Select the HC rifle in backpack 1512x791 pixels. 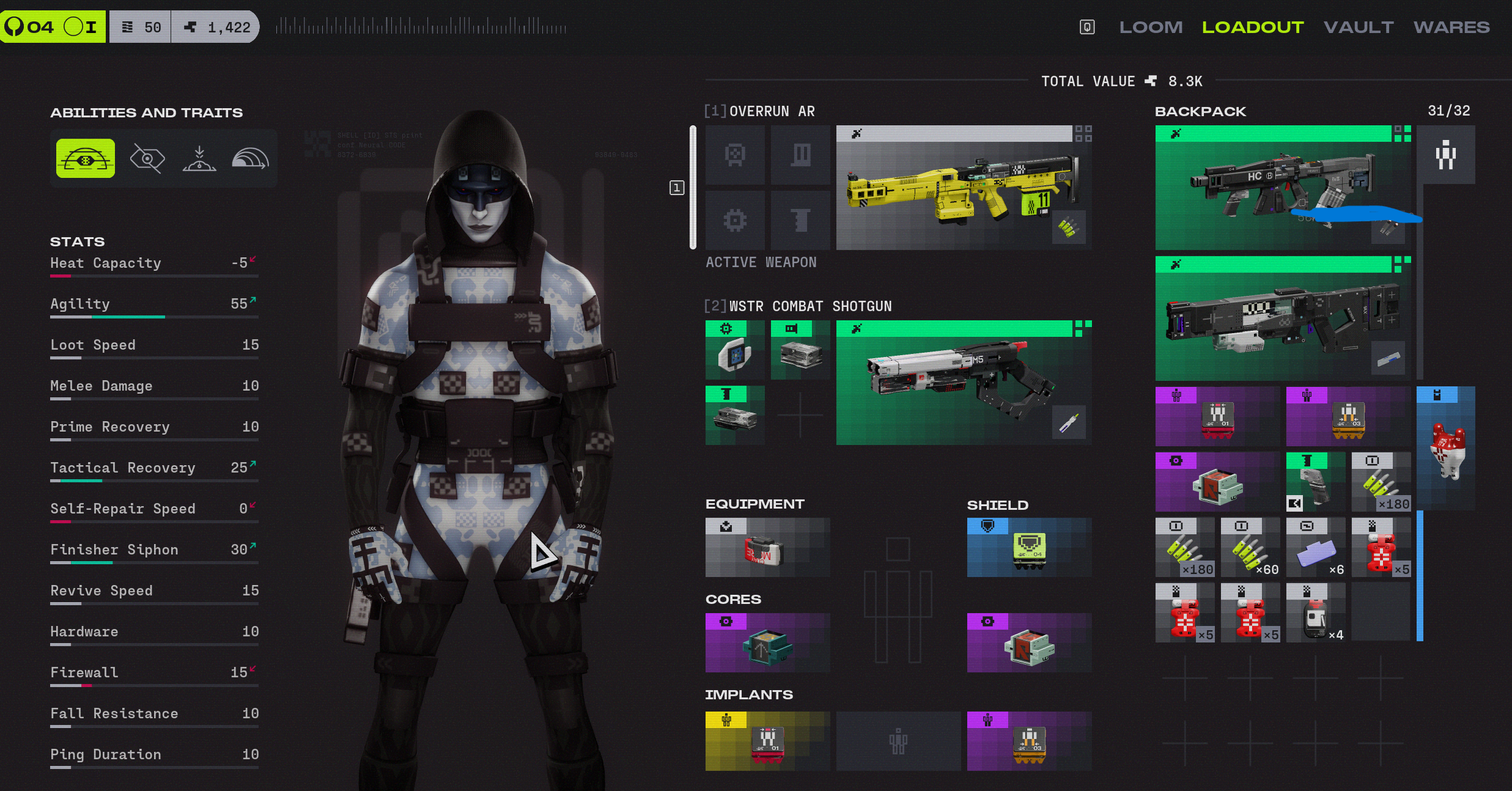point(1282,188)
